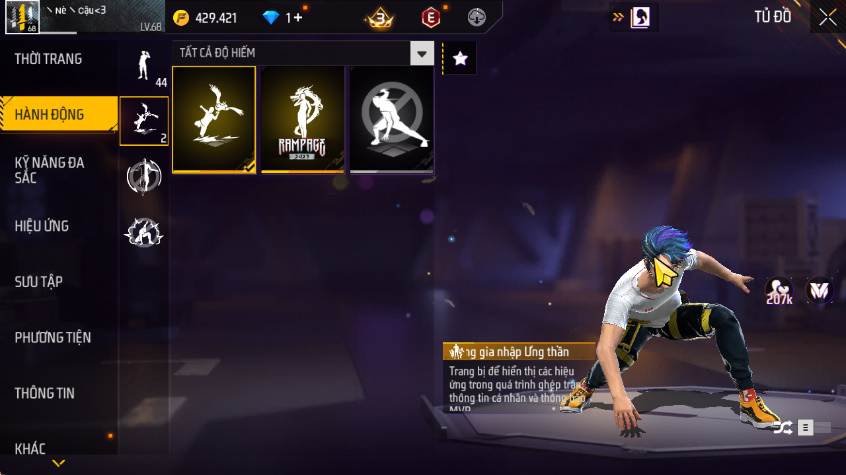Close the vault with the X button
The image size is (846, 475).
(x=828, y=17)
